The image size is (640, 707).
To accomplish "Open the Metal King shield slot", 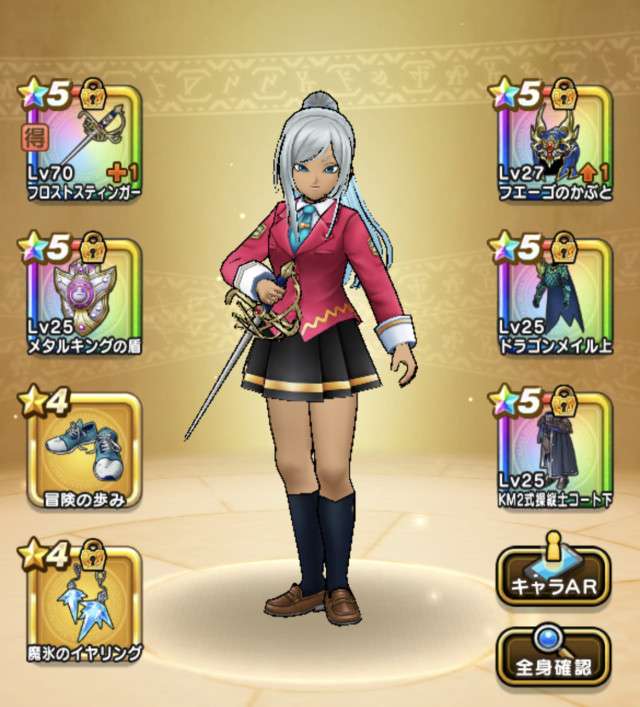I will pos(80,295).
